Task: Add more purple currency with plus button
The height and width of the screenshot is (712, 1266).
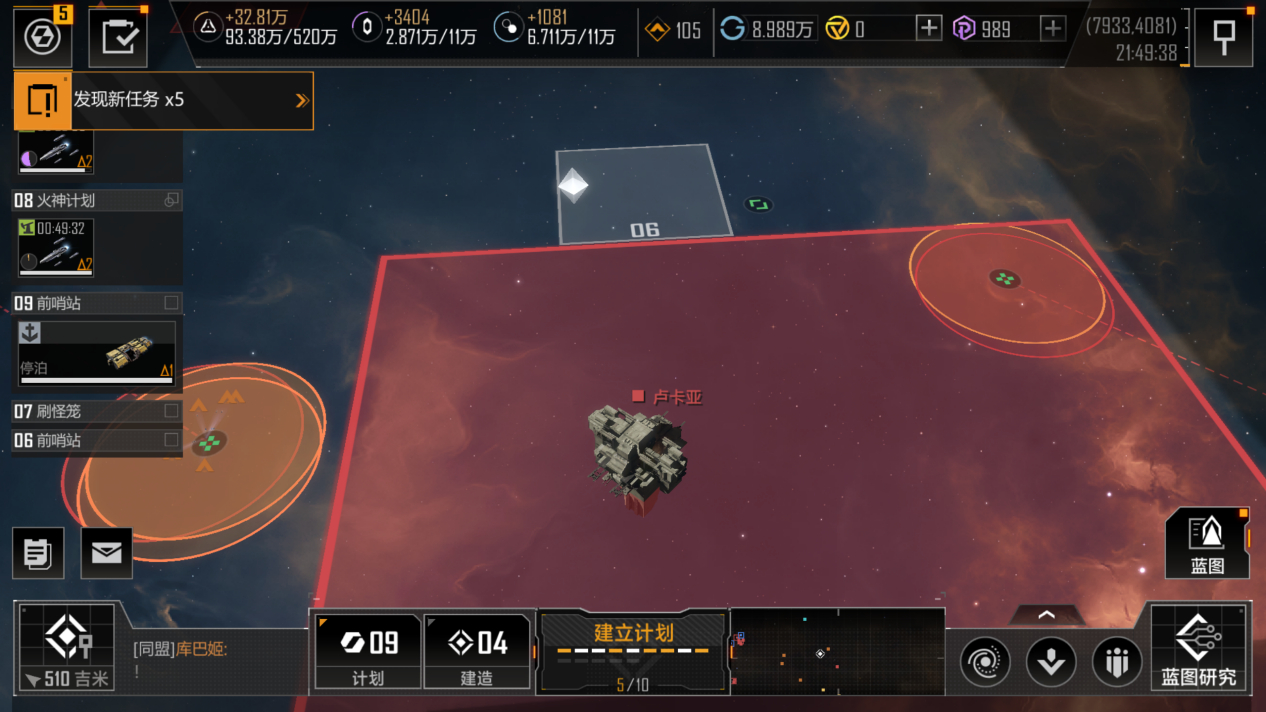Action: pos(1052,29)
